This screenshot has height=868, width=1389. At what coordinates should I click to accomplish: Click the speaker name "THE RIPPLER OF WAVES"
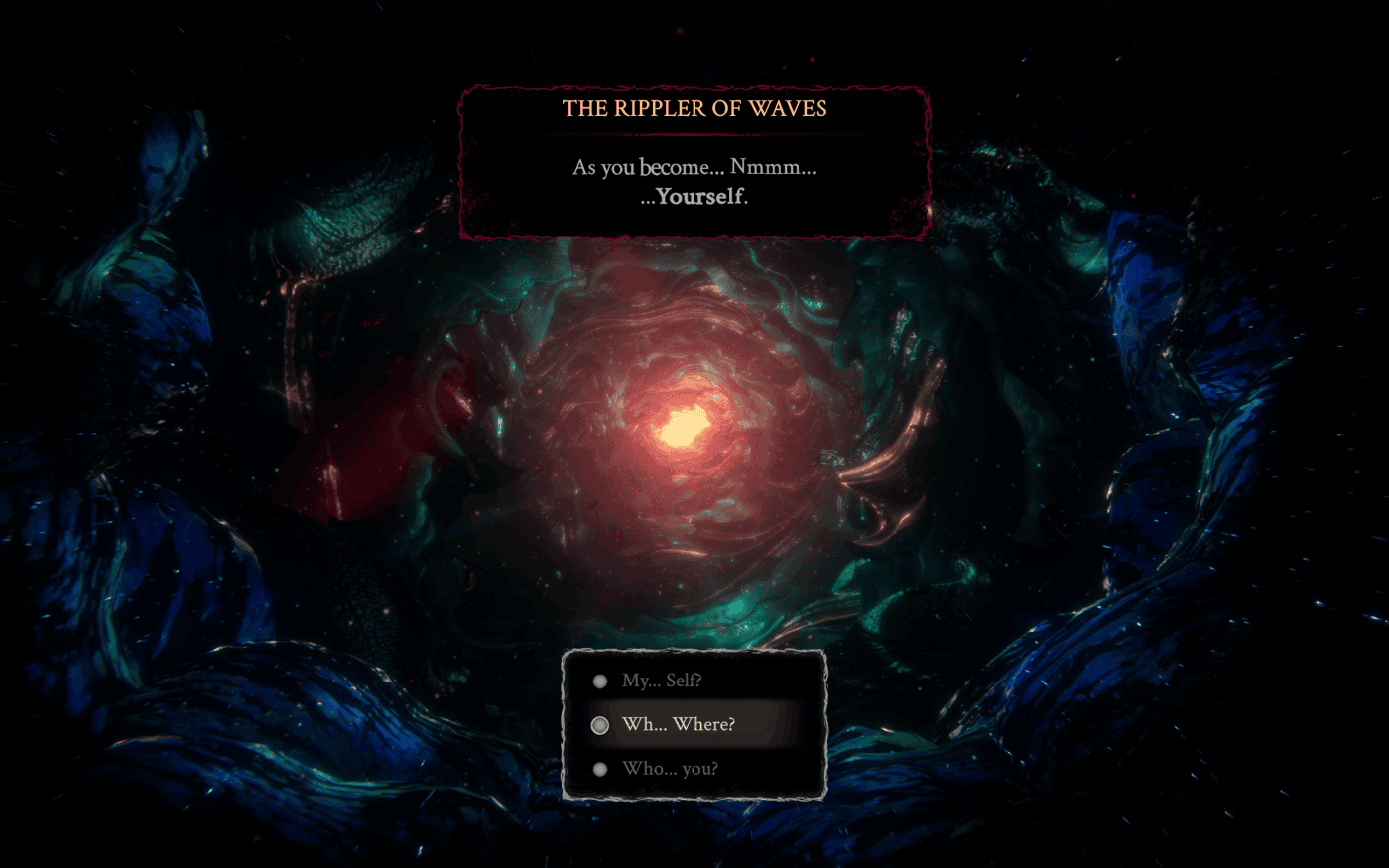pos(694,109)
